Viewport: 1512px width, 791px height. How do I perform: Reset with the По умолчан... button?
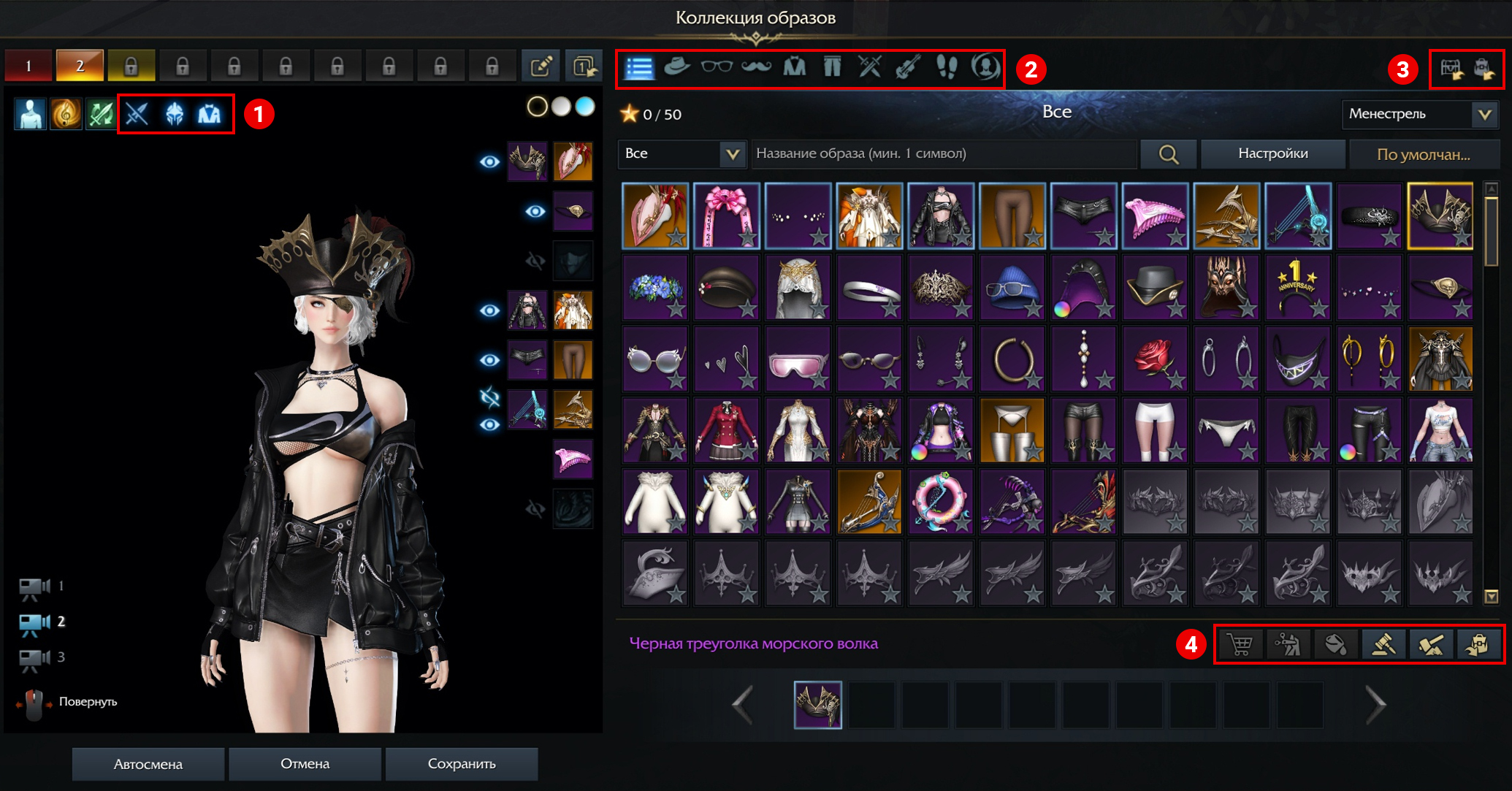pyautogui.click(x=1423, y=154)
